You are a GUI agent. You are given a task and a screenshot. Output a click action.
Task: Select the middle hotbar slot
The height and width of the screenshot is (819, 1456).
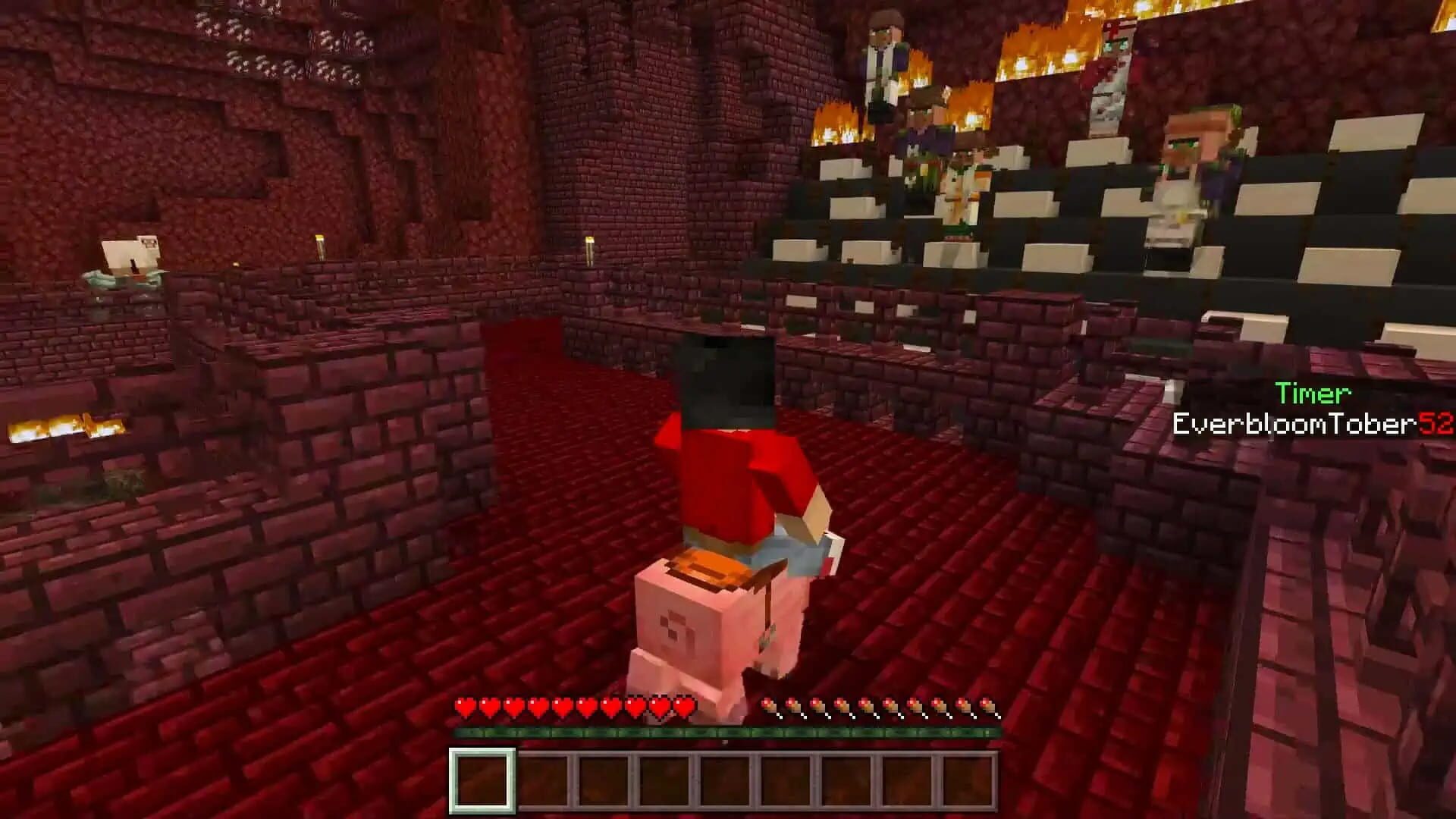click(x=726, y=778)
